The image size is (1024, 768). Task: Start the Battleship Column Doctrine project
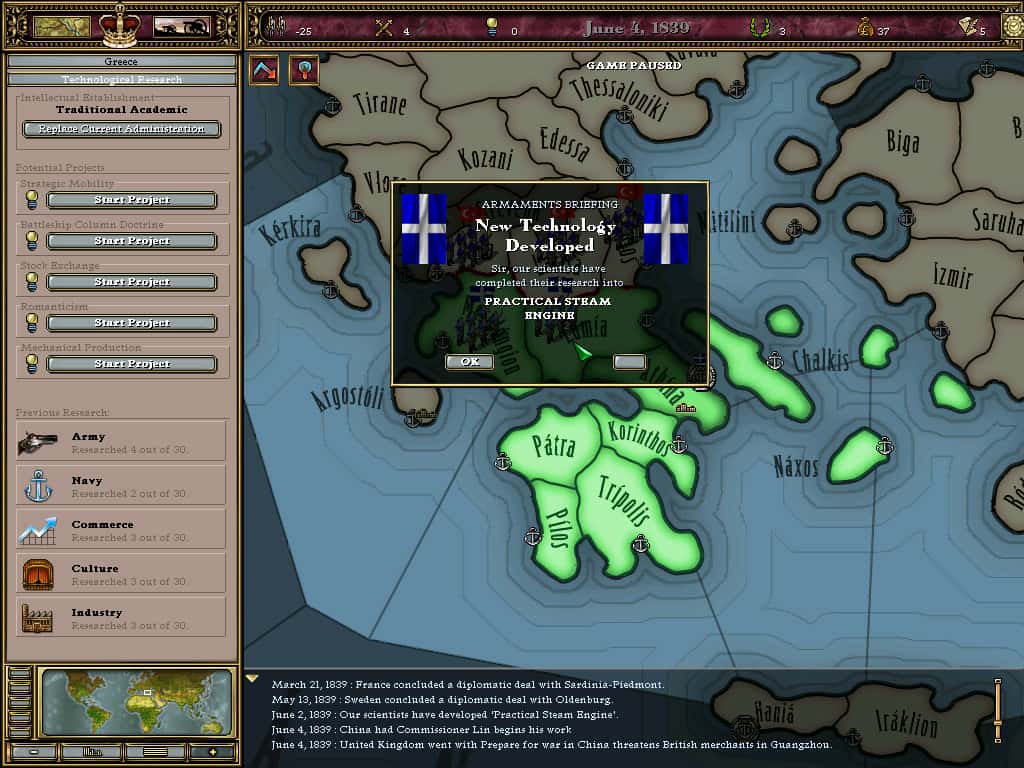tap(132, 241)
